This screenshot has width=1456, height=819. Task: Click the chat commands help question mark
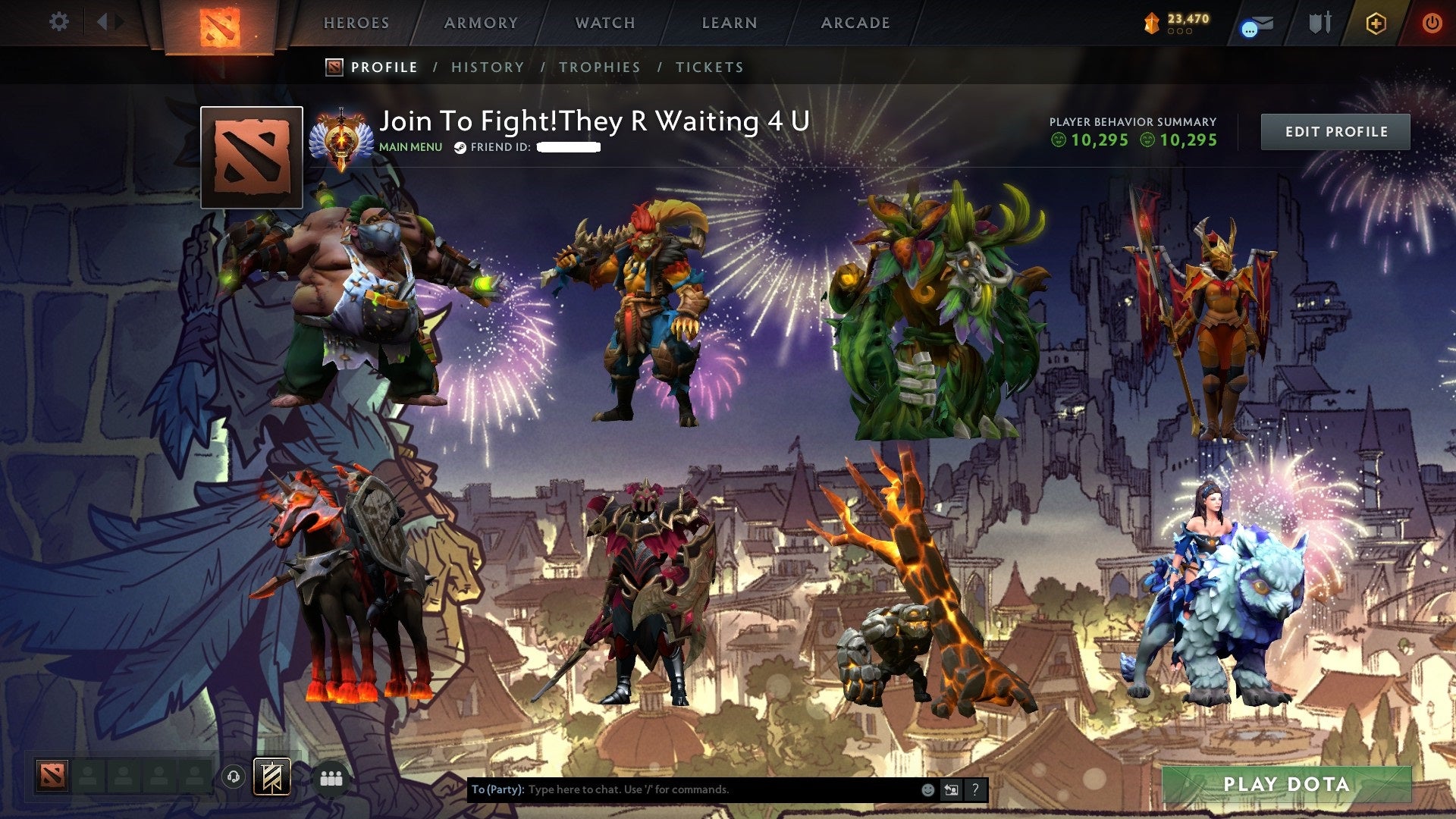(974, 789)
